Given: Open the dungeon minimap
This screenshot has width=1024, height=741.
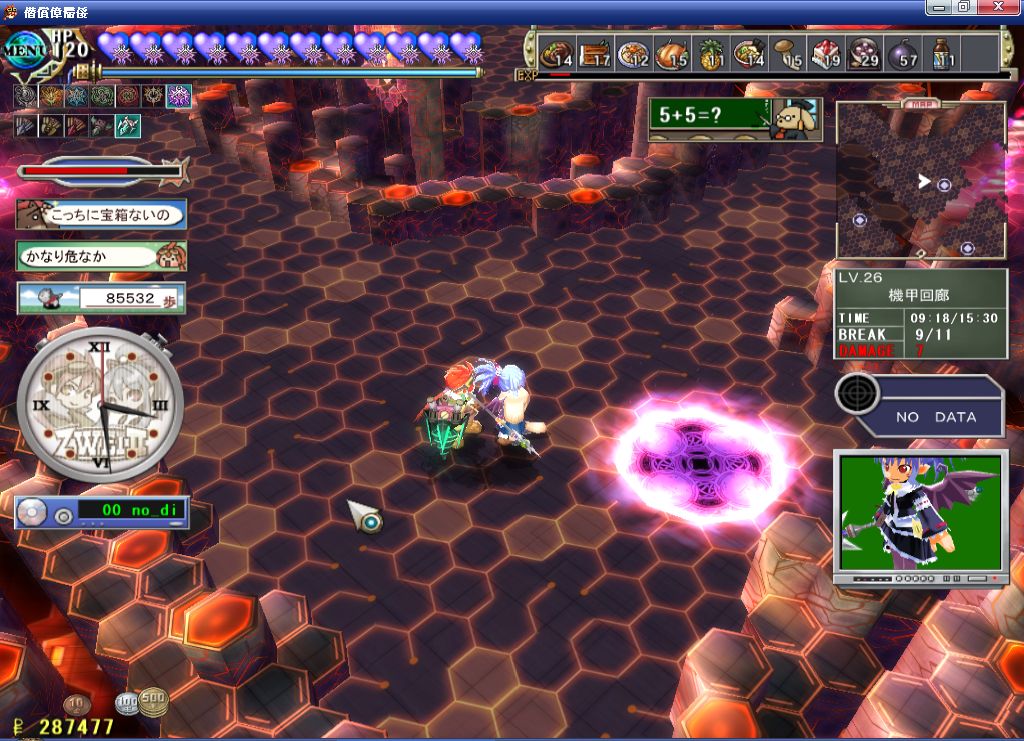Looking at the screenshot, I should pos(920,180).
